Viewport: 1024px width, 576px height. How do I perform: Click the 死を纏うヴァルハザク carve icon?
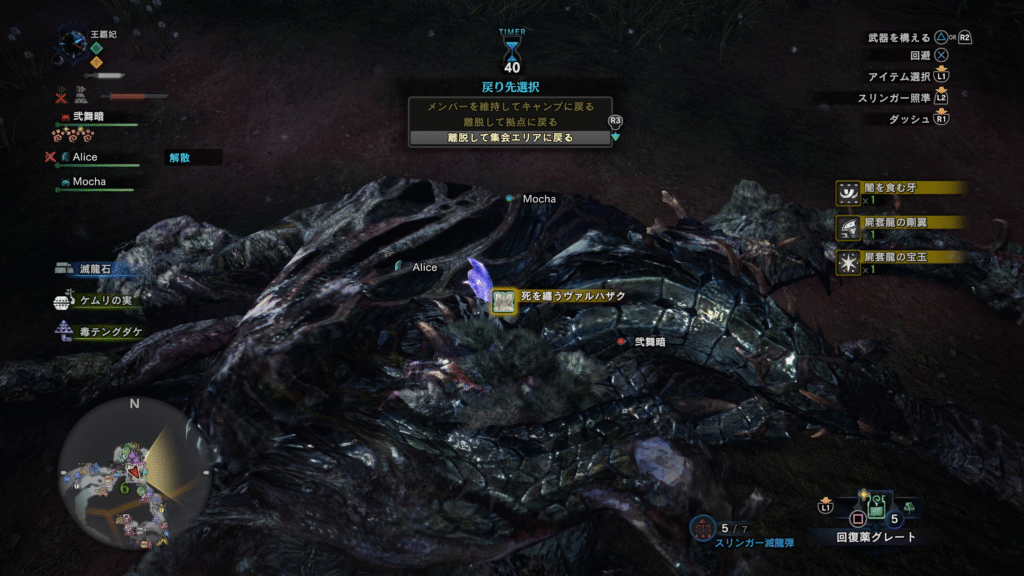pos(504,299)
